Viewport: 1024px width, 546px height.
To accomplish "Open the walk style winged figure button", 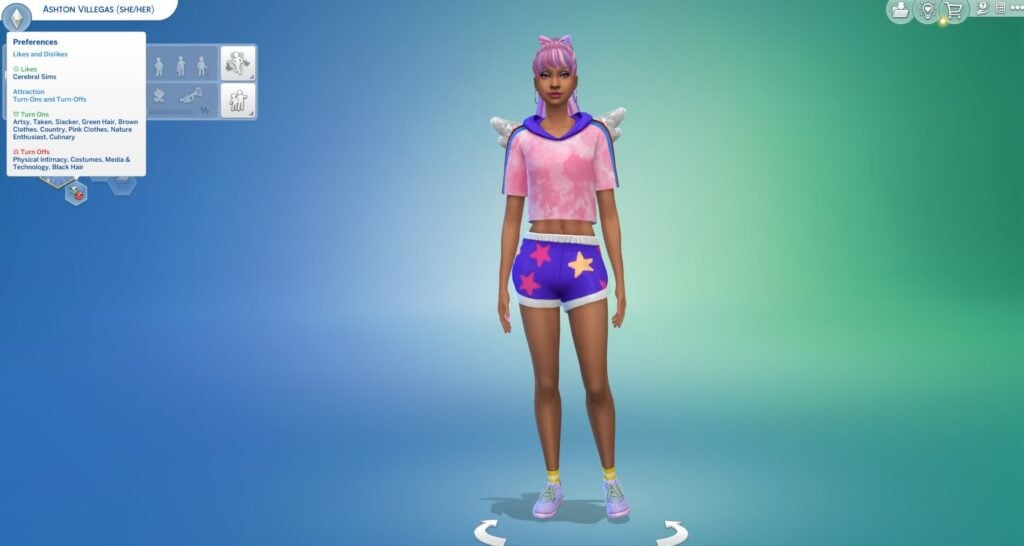I will coord(237,63).
